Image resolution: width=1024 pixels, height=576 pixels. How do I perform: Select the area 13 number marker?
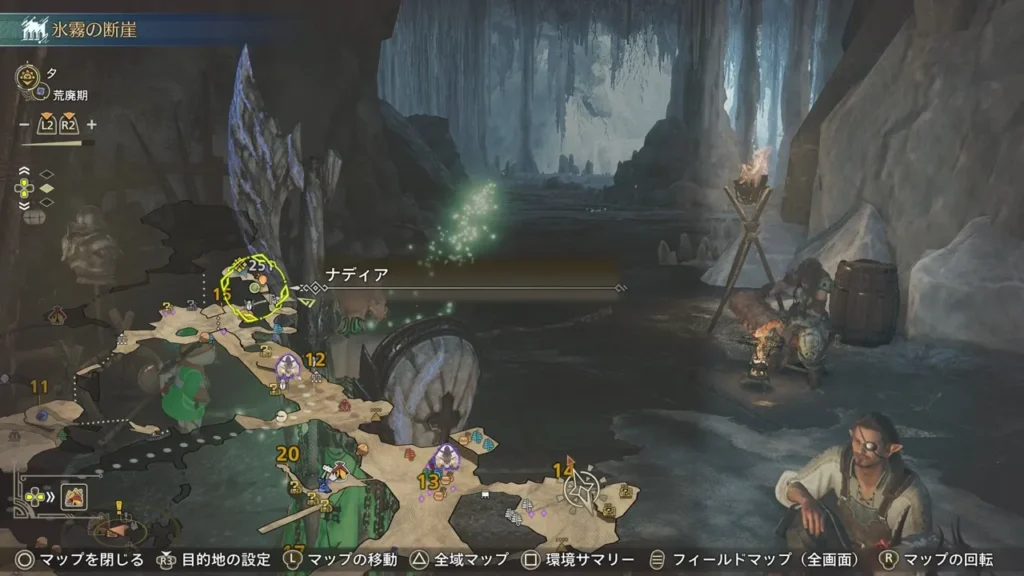(429, 482)
